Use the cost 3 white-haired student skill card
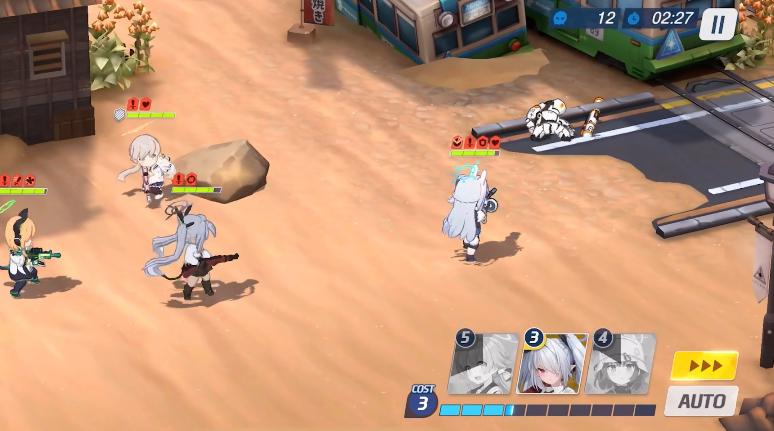The height and width of the screenshot is (431, 774). tap(553, 364)
